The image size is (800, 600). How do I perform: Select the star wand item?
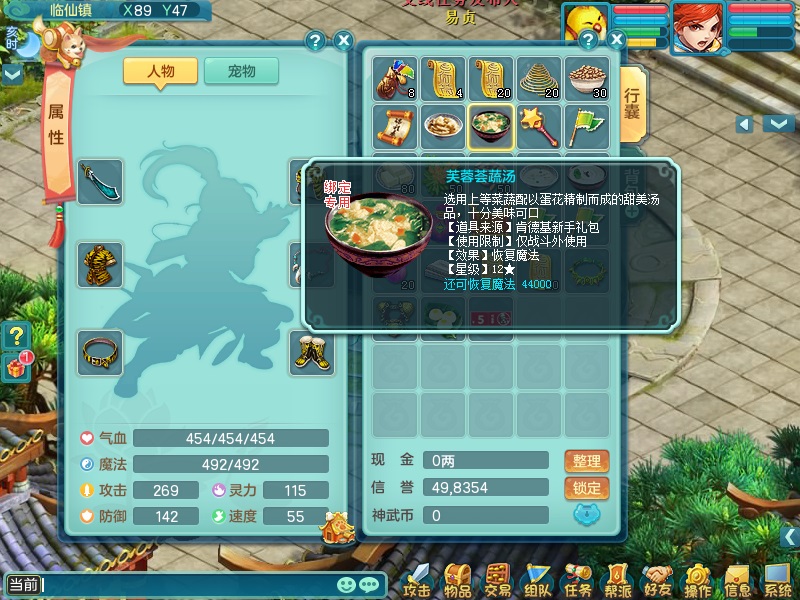pyautogui.click(x=539, y=126)
